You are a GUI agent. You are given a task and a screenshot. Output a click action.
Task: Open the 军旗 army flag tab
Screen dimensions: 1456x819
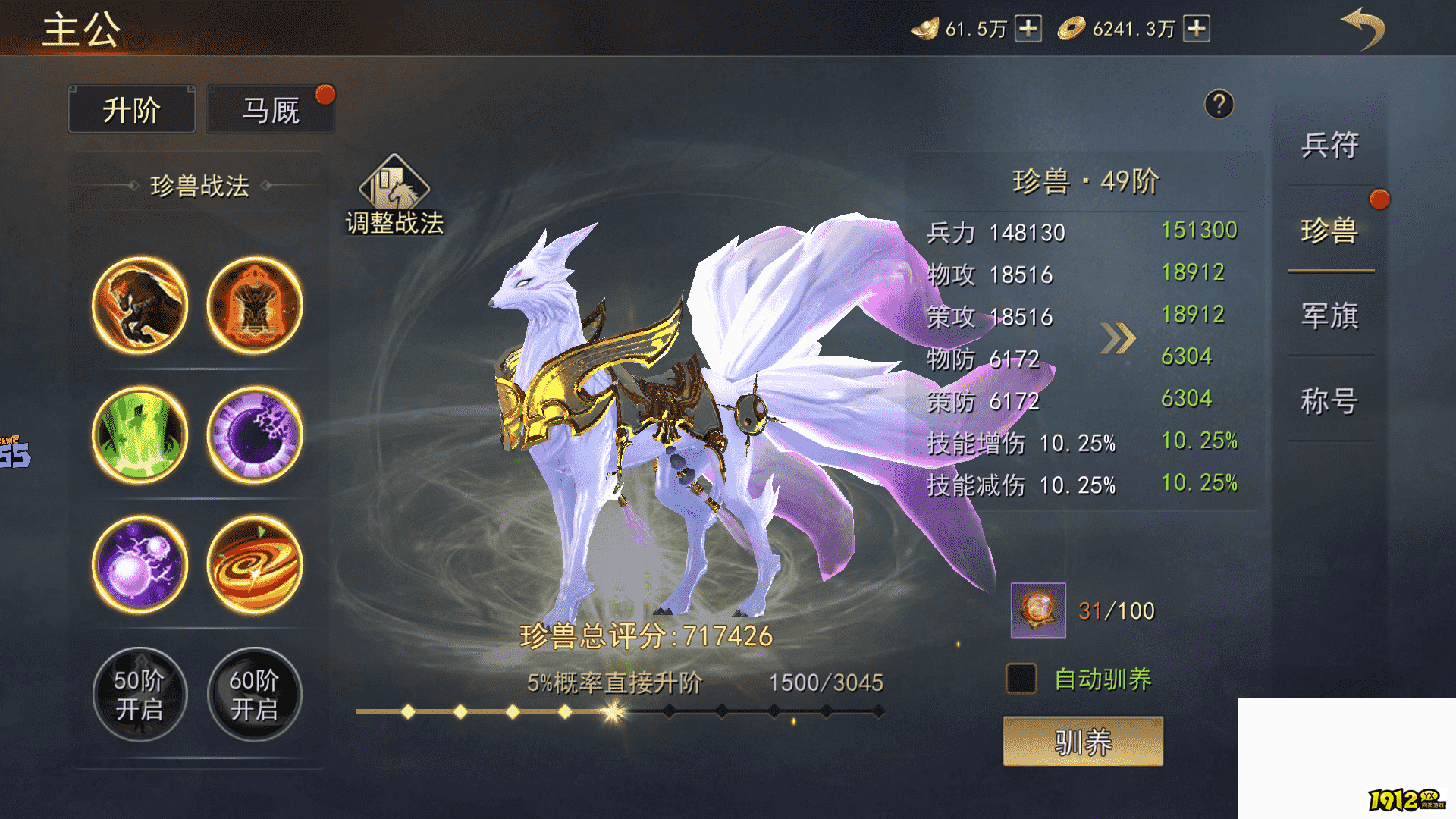click(1331, 318)
